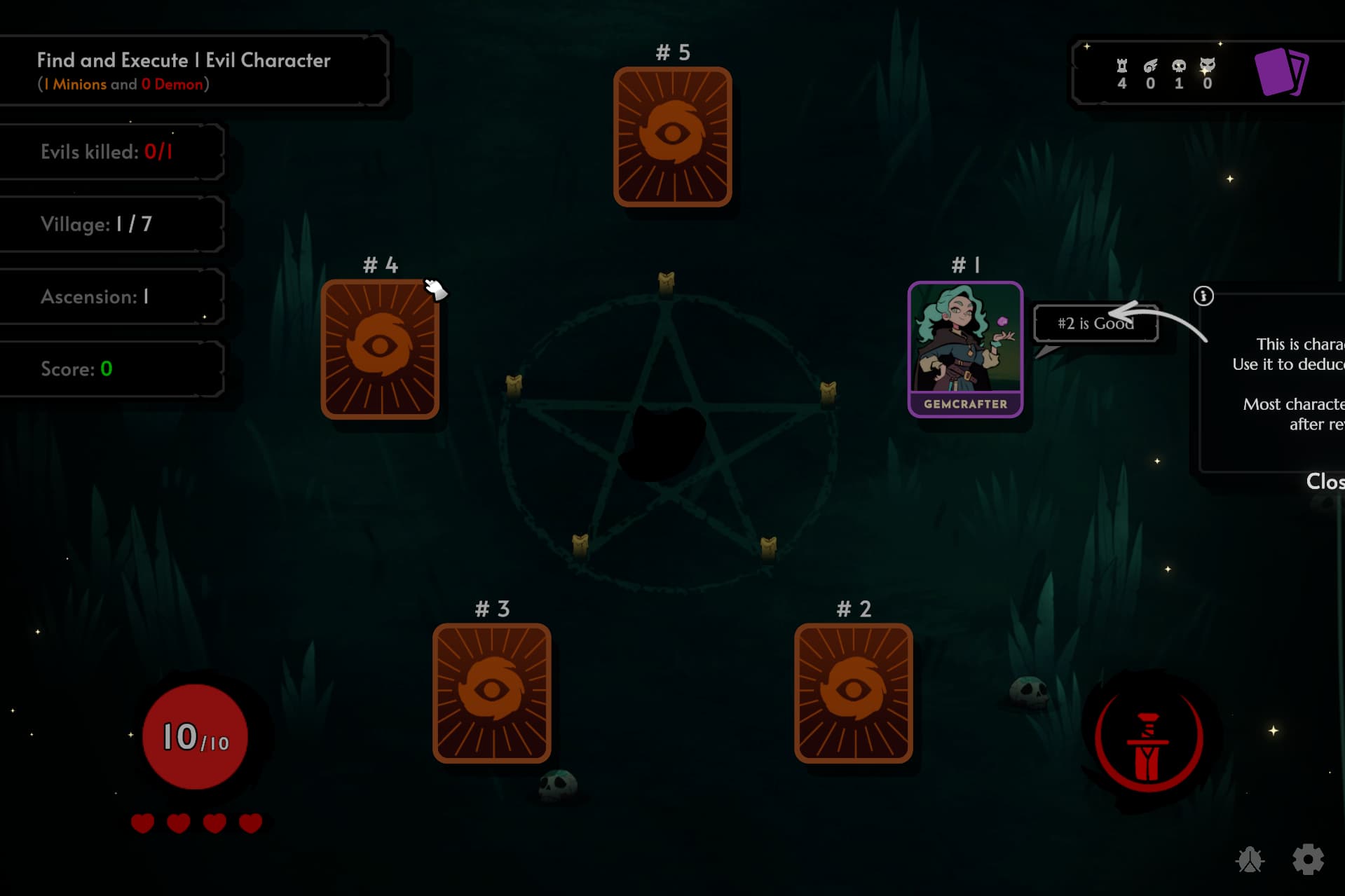Open the settings gear
The height and width of the screenshot is (896, 1345).
[x=1308, y=859]
